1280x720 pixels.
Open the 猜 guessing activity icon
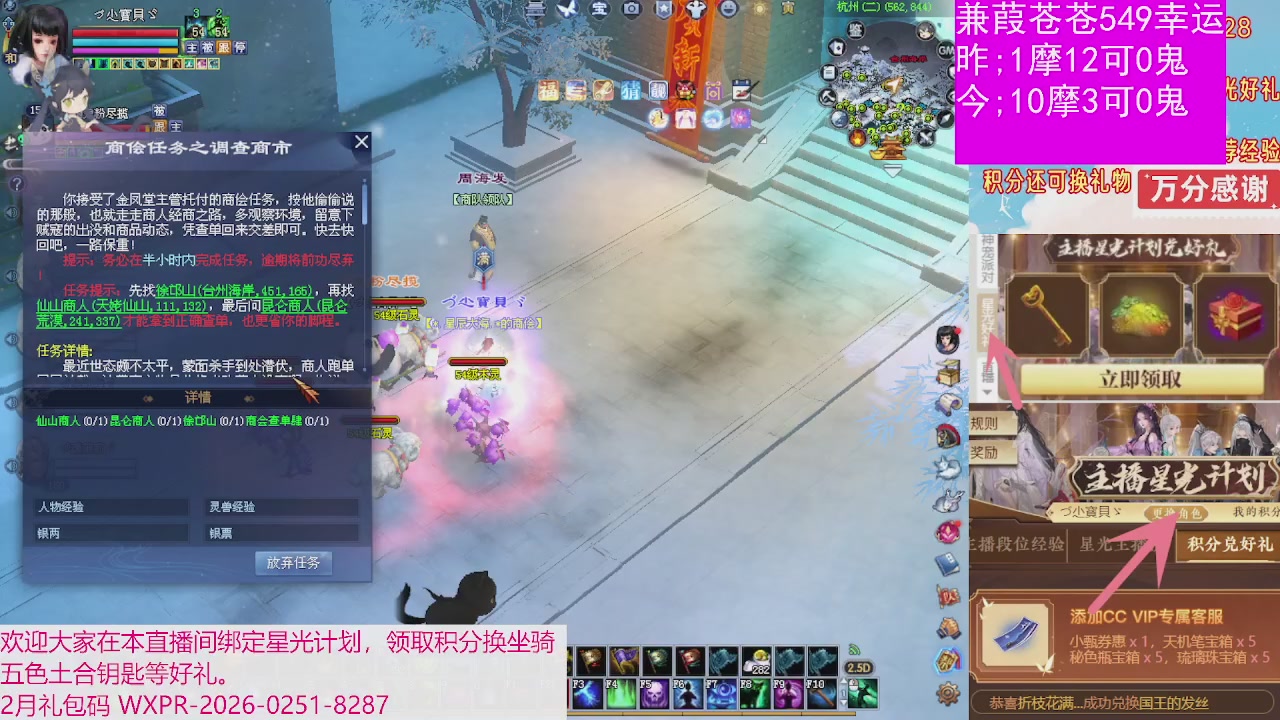(631, 90)
